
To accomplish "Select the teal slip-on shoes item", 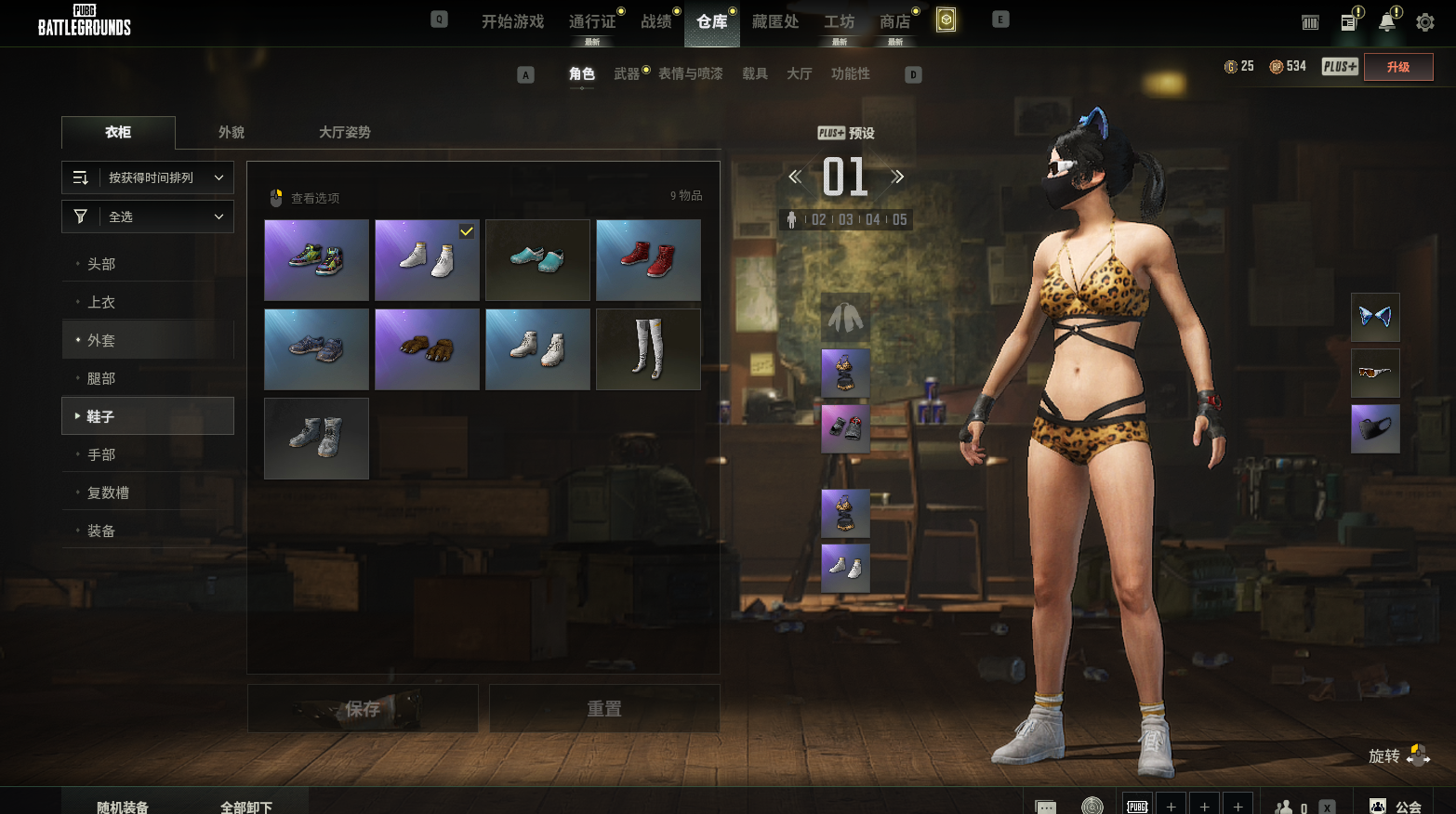I will [x=537, y=260].
